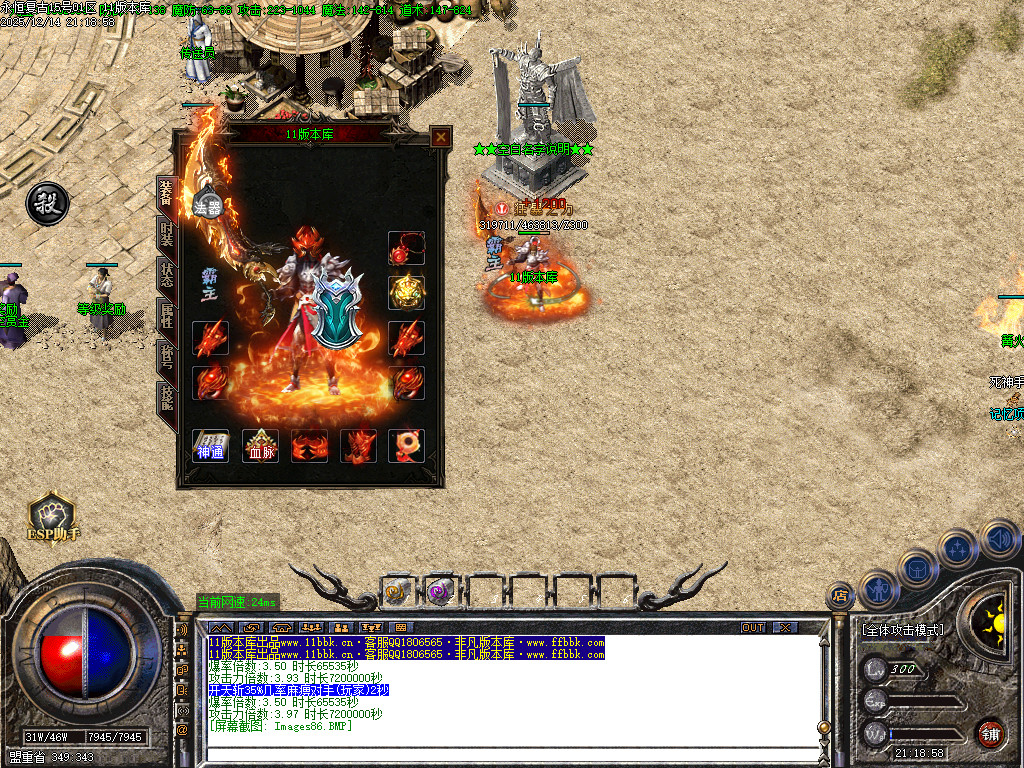Open the sparkle skills round button

(x=958, y=548)
